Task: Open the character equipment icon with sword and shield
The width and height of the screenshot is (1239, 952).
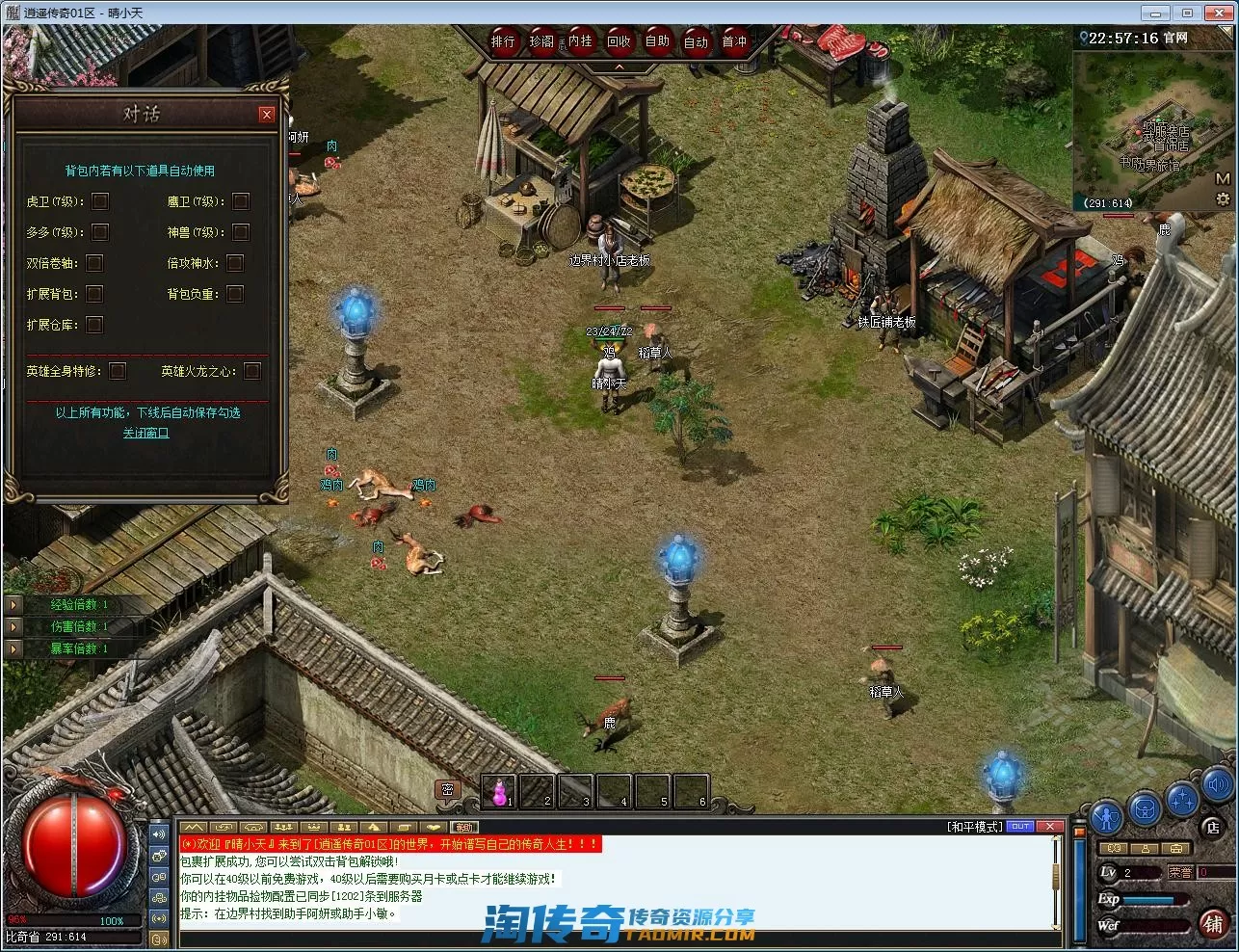Action: (x=1106, y=815)
